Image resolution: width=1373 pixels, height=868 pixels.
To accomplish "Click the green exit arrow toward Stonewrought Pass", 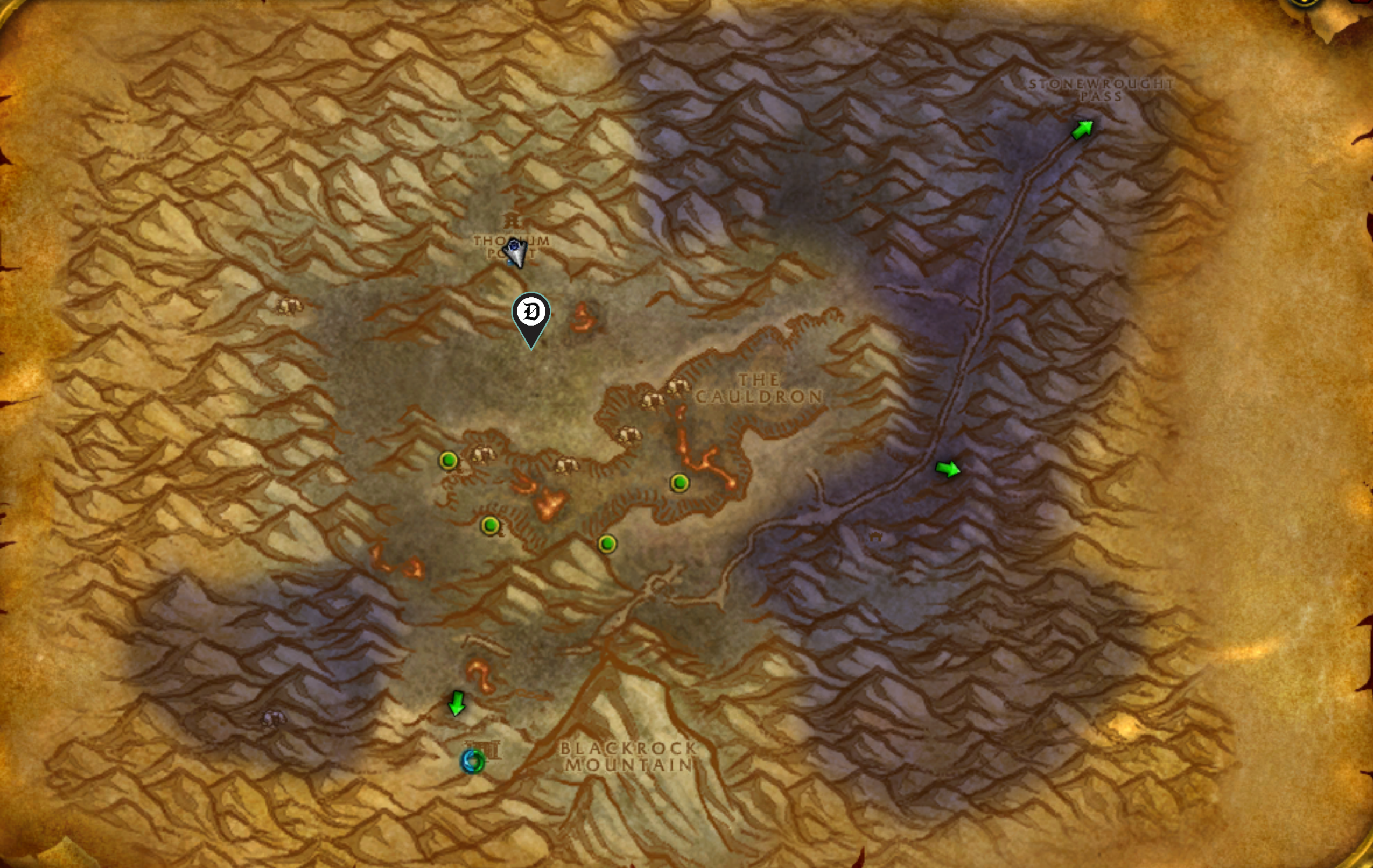I will click(1082, 129).
